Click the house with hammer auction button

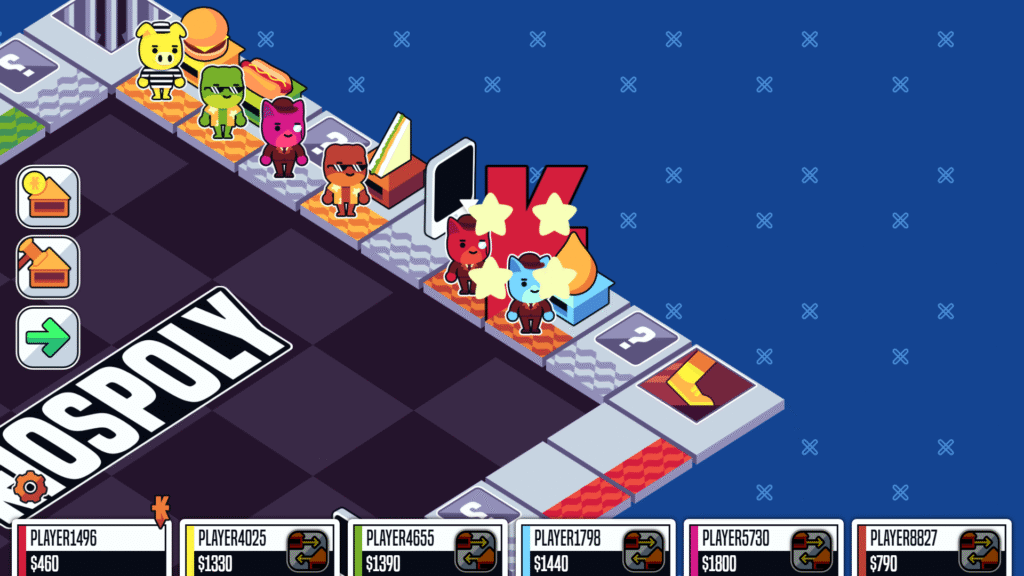[x=47, y=267]
